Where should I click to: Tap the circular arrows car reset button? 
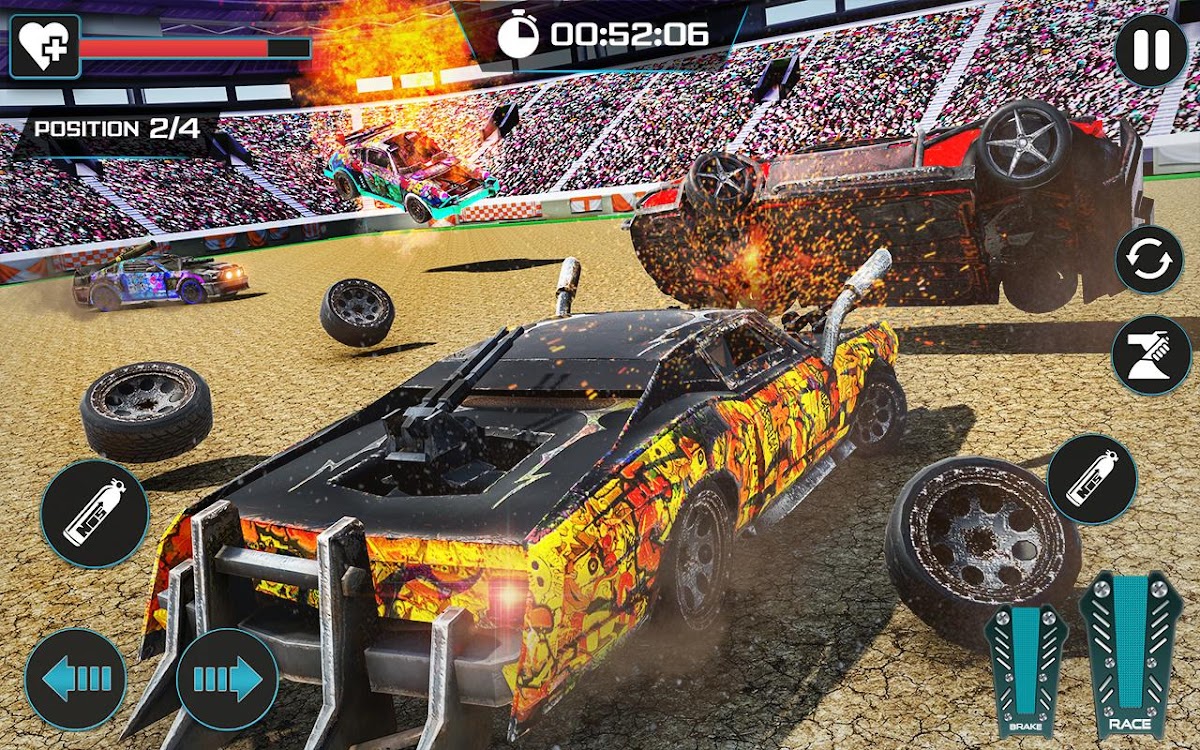(x=1149, y=260)
